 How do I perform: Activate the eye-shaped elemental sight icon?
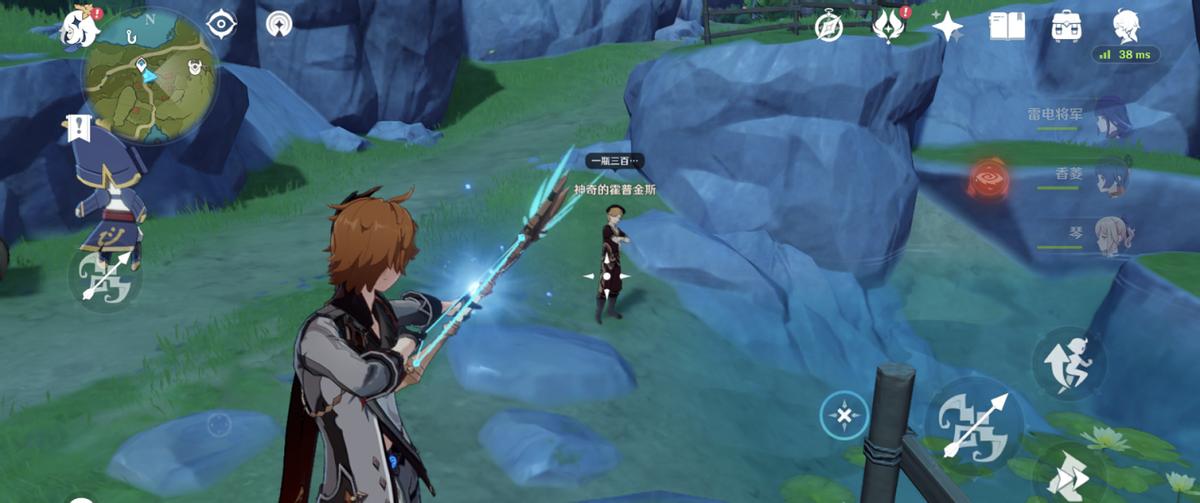(x=221, y=23)
